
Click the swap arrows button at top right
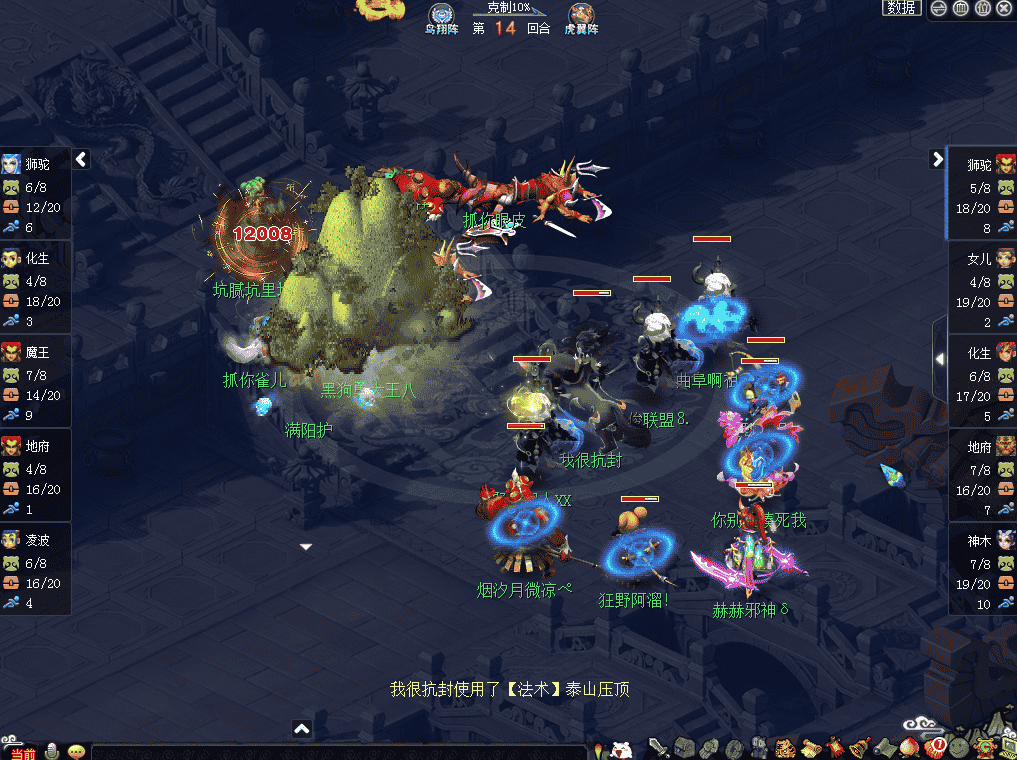(939, 8)
